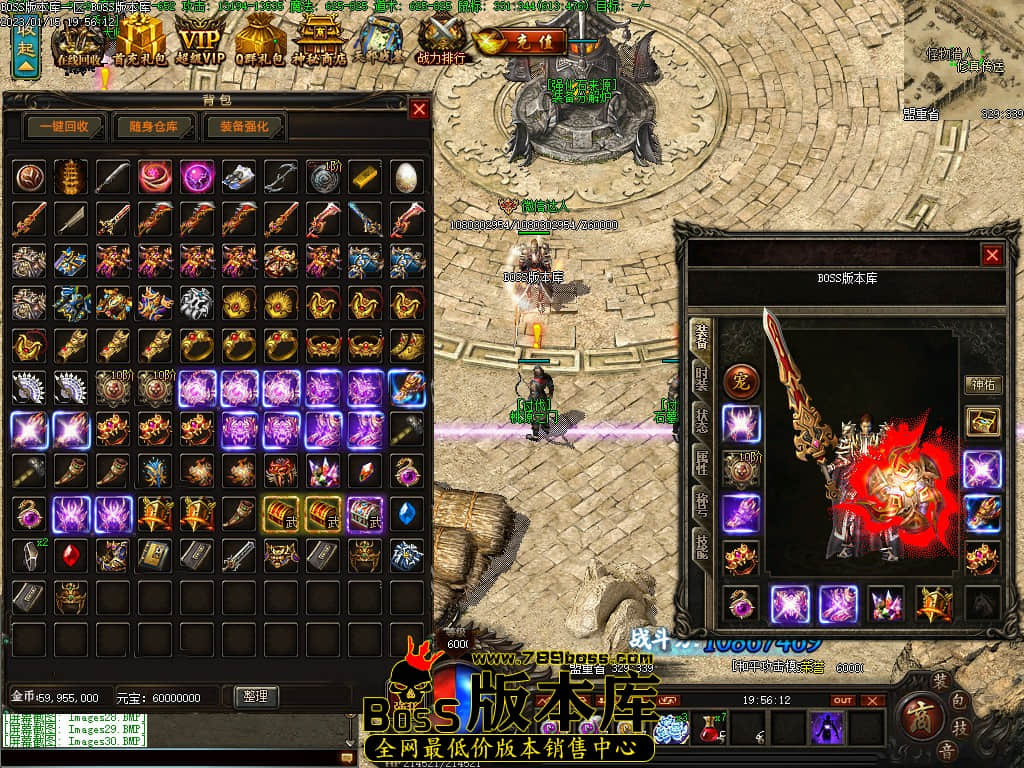Open the round 宠 pet button
Screen dimensions: 1024x768
tap(741, 380)
